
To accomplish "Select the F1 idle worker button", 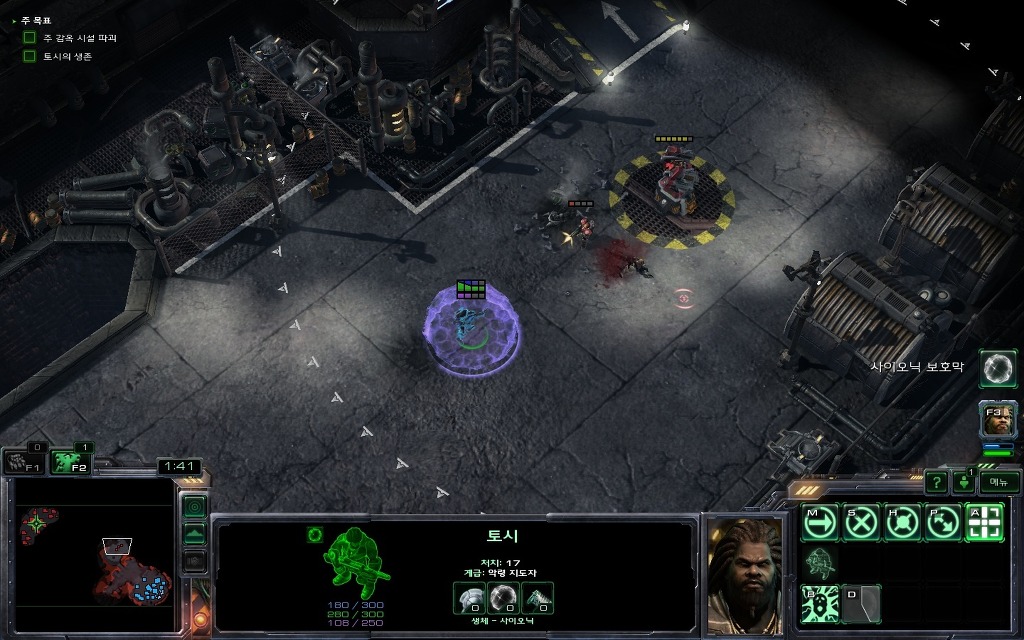I will (24, 462).
